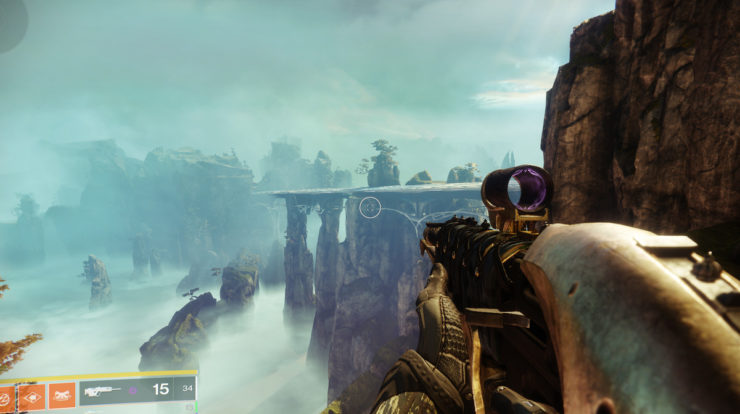Activate the diamond-shaped melee ability icon
740x414 pixels.
(32, 396)
